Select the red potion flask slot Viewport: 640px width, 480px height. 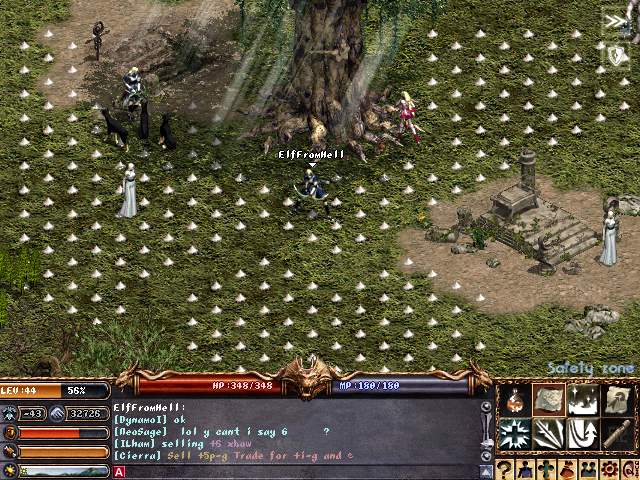pos(515,401)
